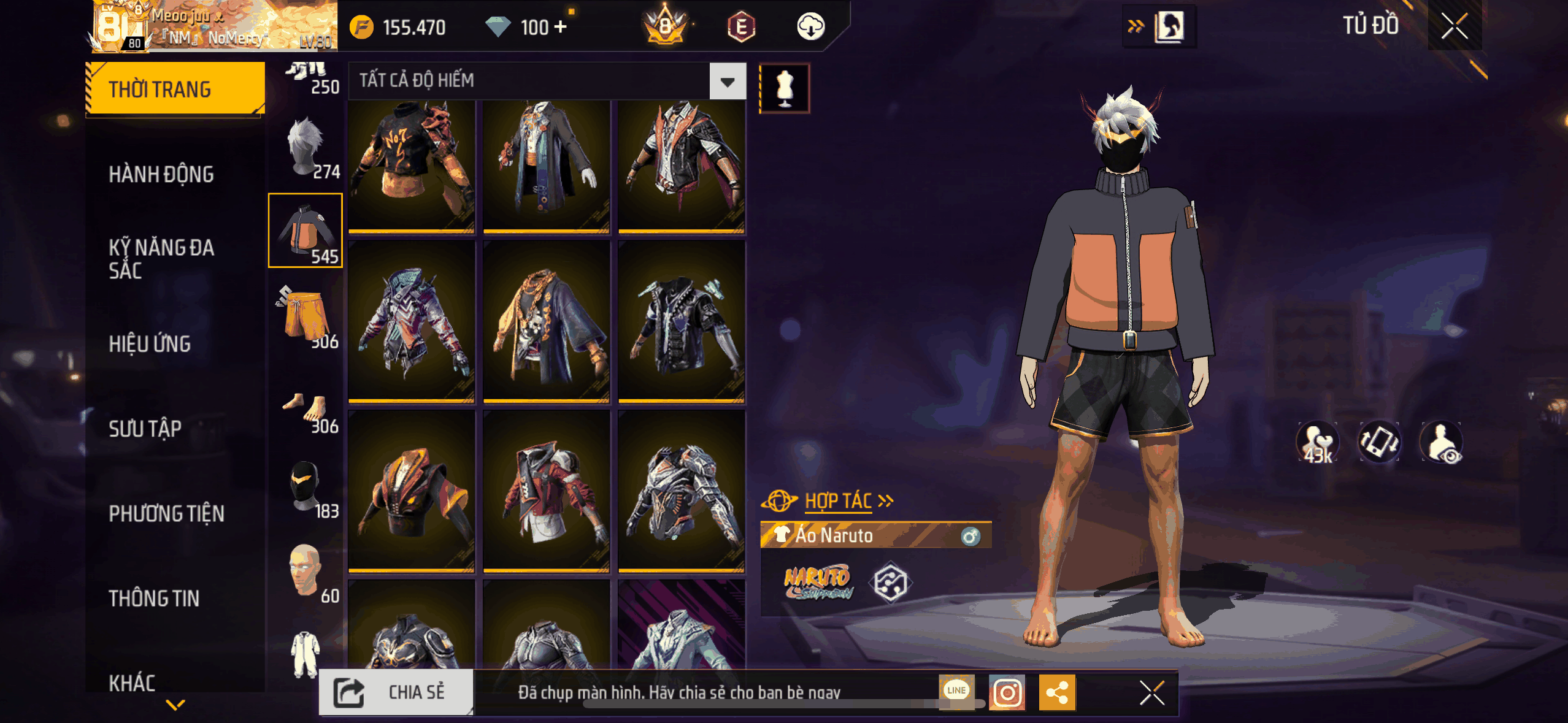Select the KỸ NĂNG ĐA SẮC tab

161,259
